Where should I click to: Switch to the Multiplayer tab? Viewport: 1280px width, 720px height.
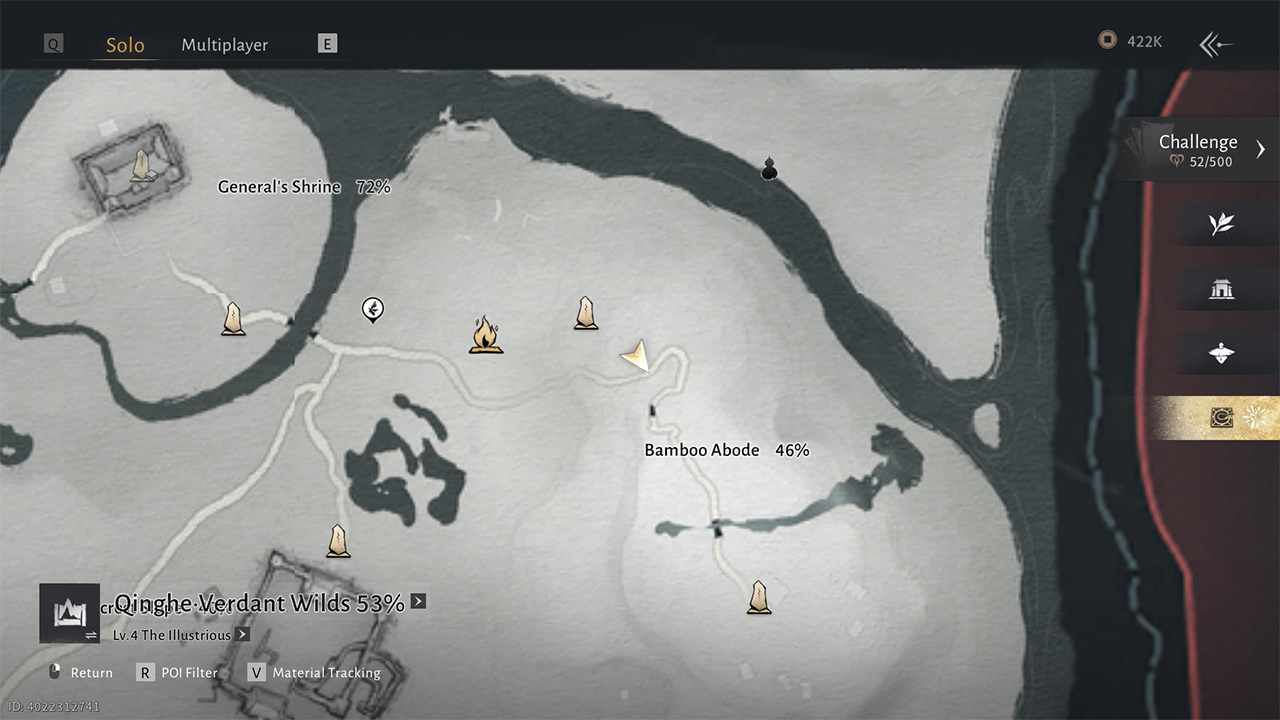(x=224, y=45)
